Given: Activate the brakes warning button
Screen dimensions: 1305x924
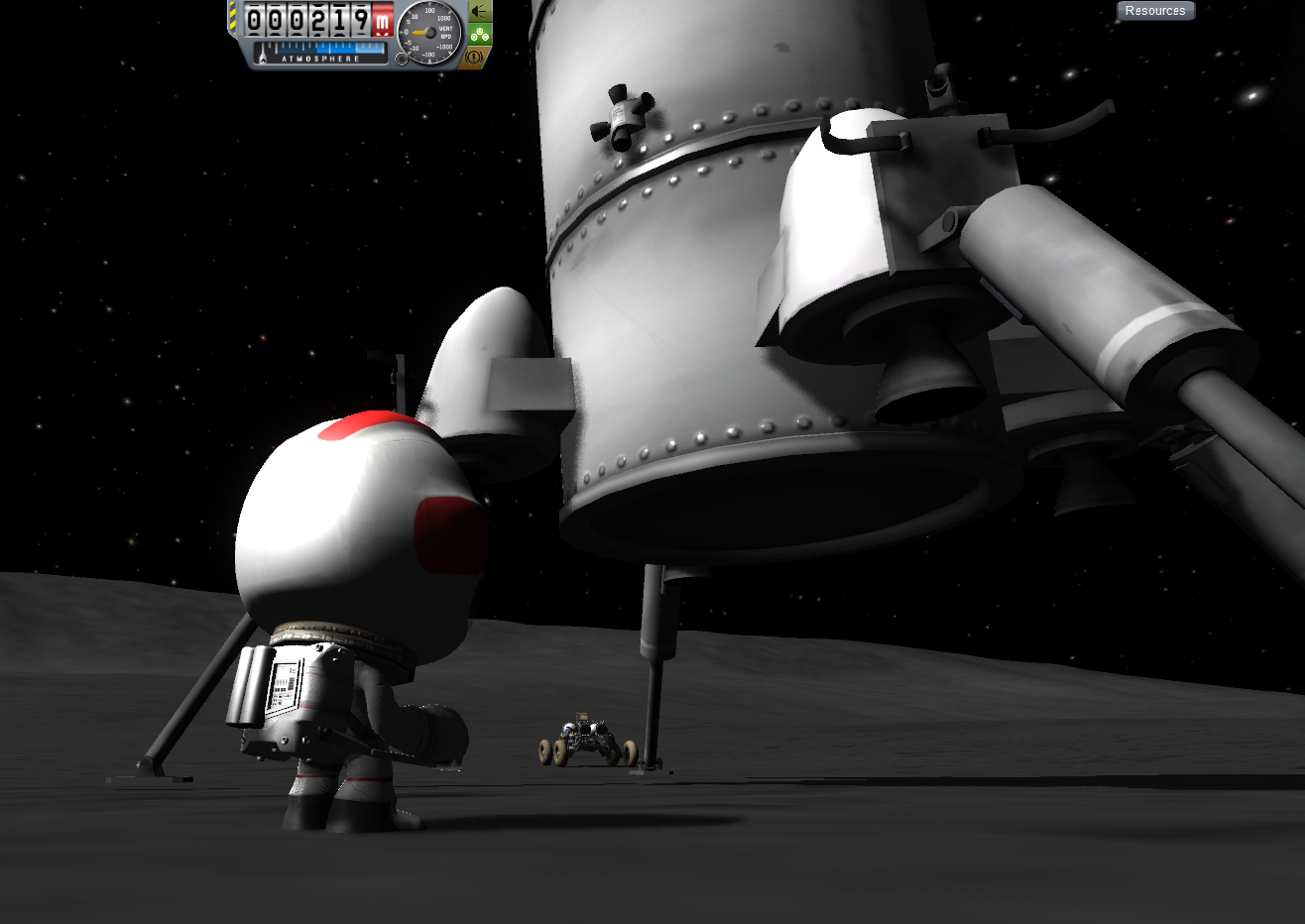Looking at the screenshot, I should 475,58.
